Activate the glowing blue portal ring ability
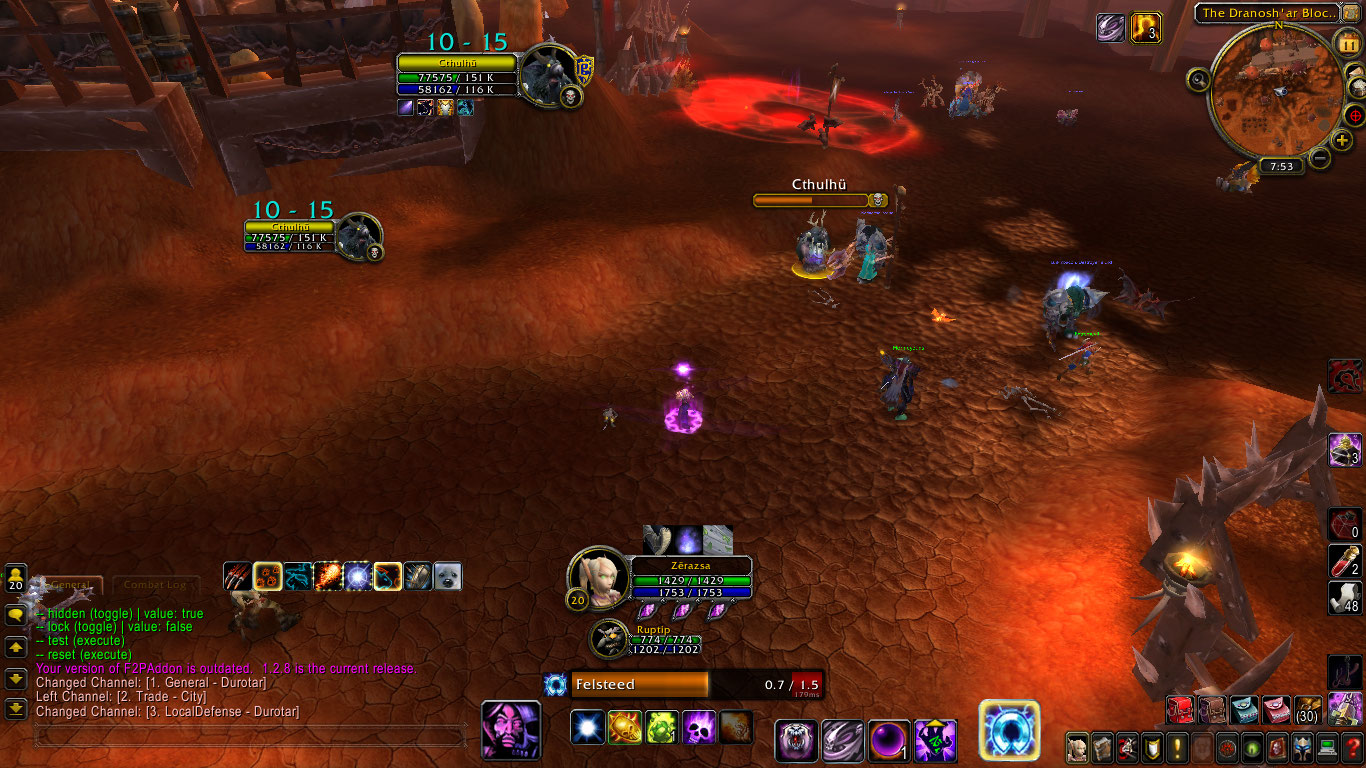1366x768 pixels. click(x=1009, y=729)
